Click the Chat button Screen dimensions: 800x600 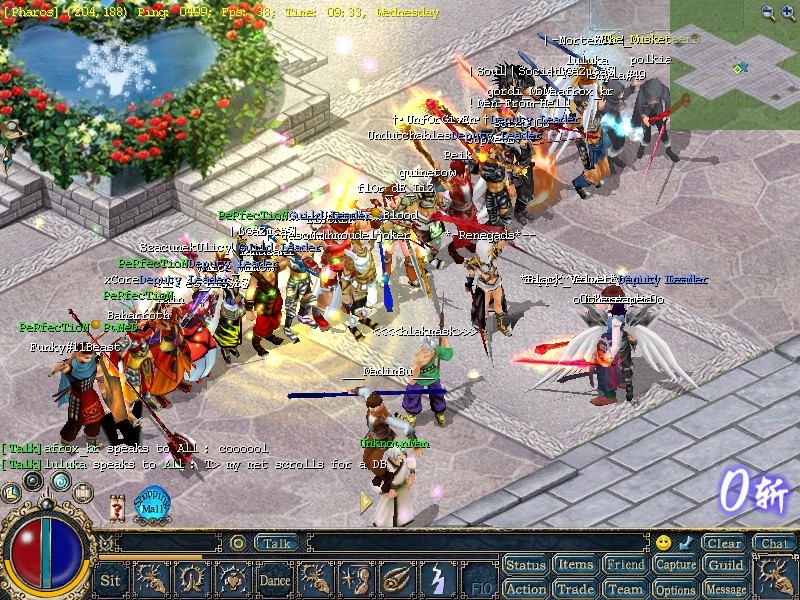(x=773, y=543)
